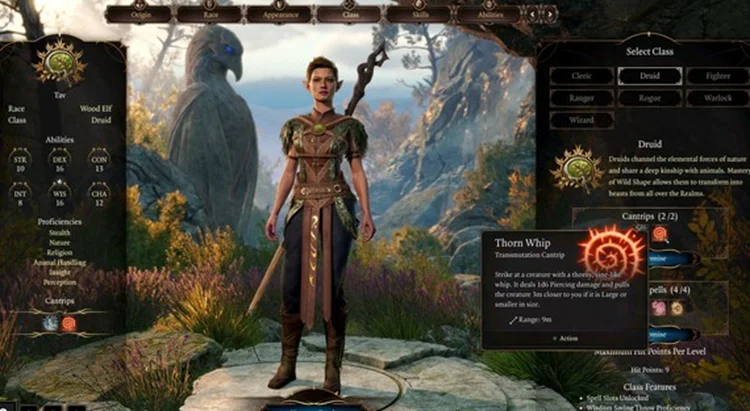Select the Class tab
This screenshot has width=750, height=411.
click(x=348, y=15)
